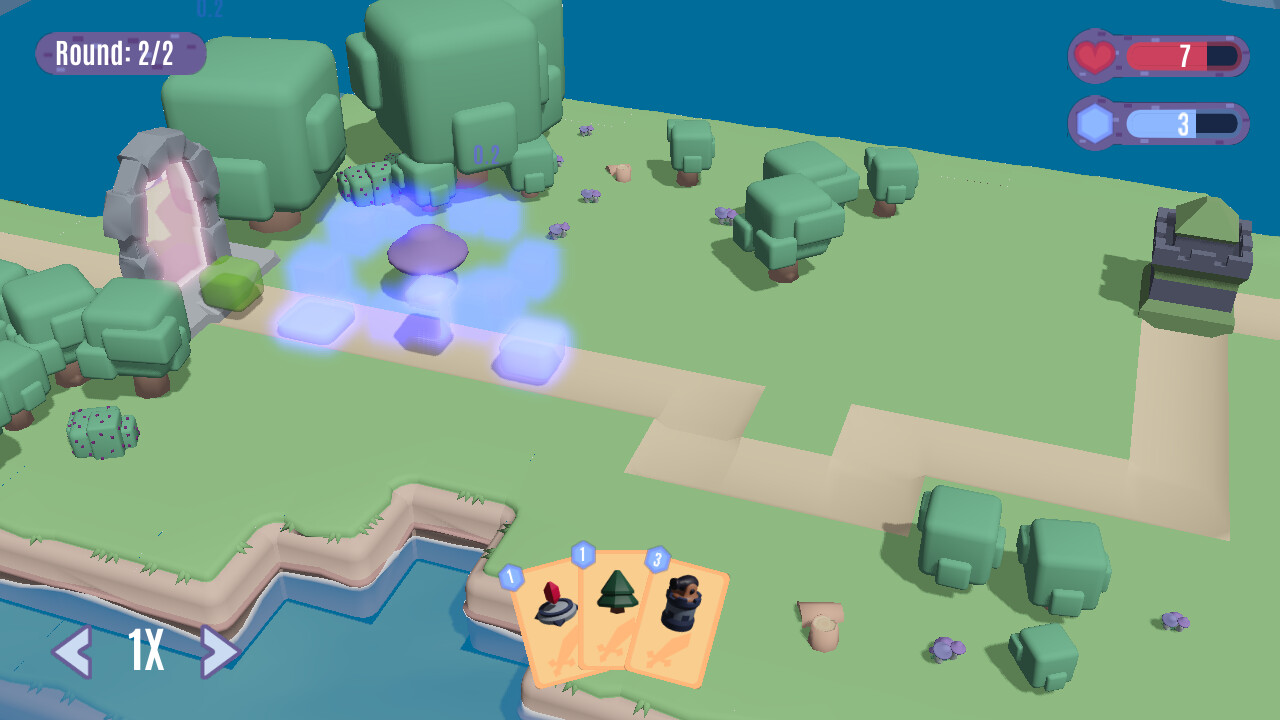Click the leftmost glowing placement tile

pyautogui.click(x=312, y=322)
